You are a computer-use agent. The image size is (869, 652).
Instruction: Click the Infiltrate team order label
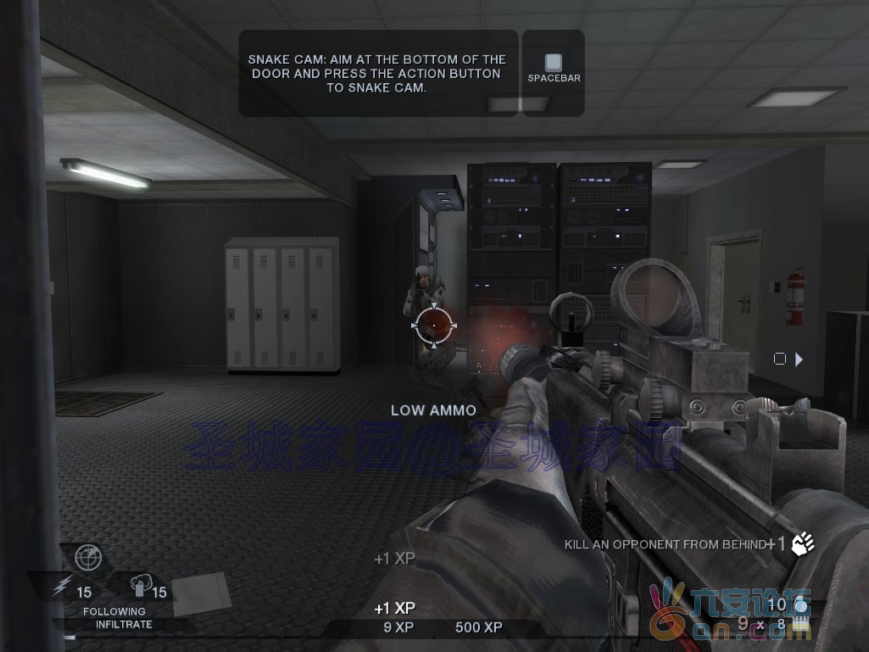point(124,624)
